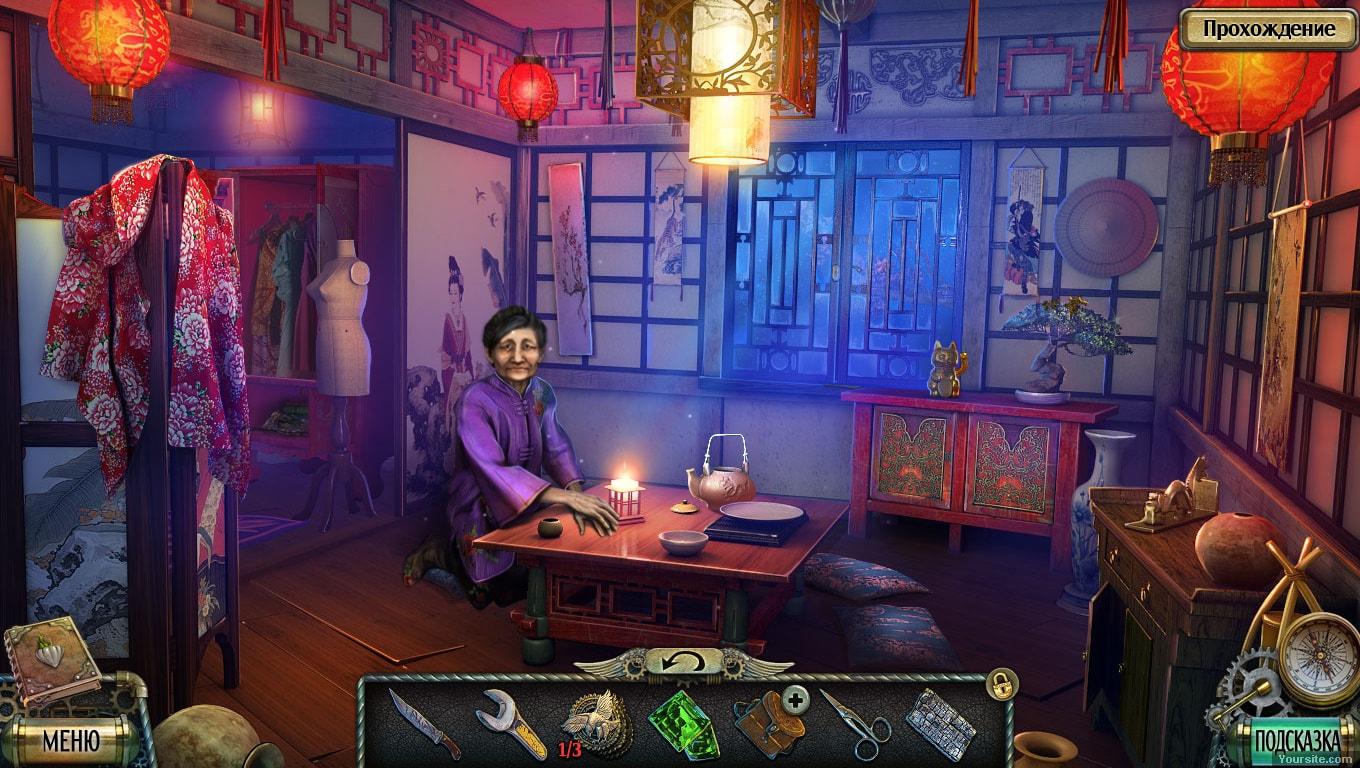Pick the wrench from inventory
Viewport: 1360px width, 768px height.
510,723
